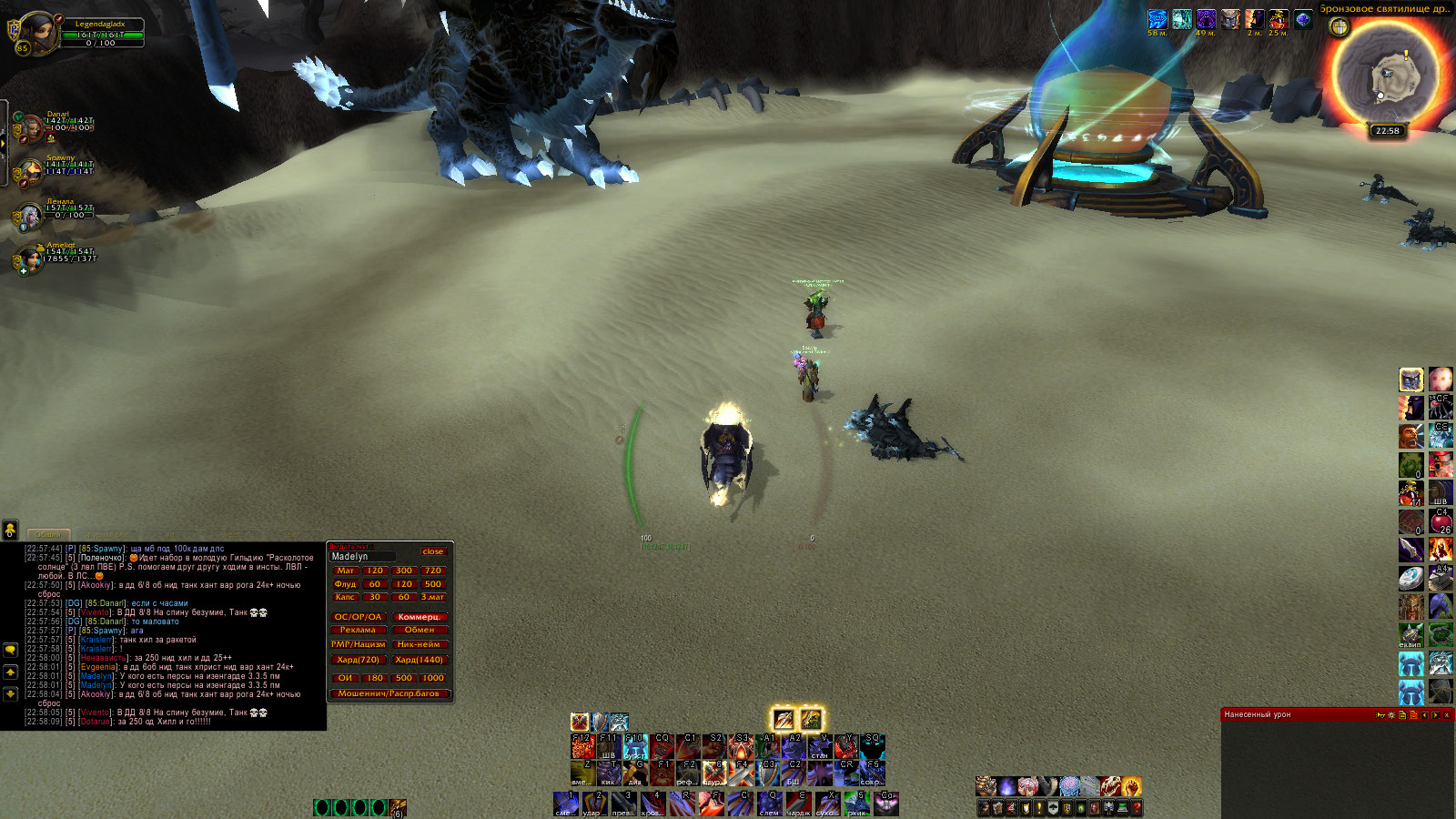Apply the Хард(720) mute button
Screen dimensions: 1456x819
tap(358, 660)
